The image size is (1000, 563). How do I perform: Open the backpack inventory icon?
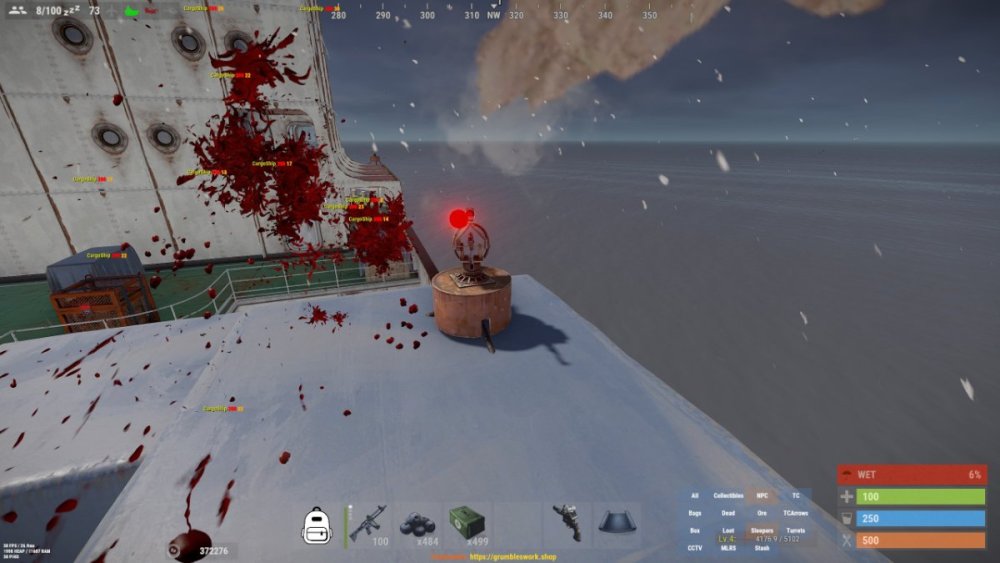[316, 524]
